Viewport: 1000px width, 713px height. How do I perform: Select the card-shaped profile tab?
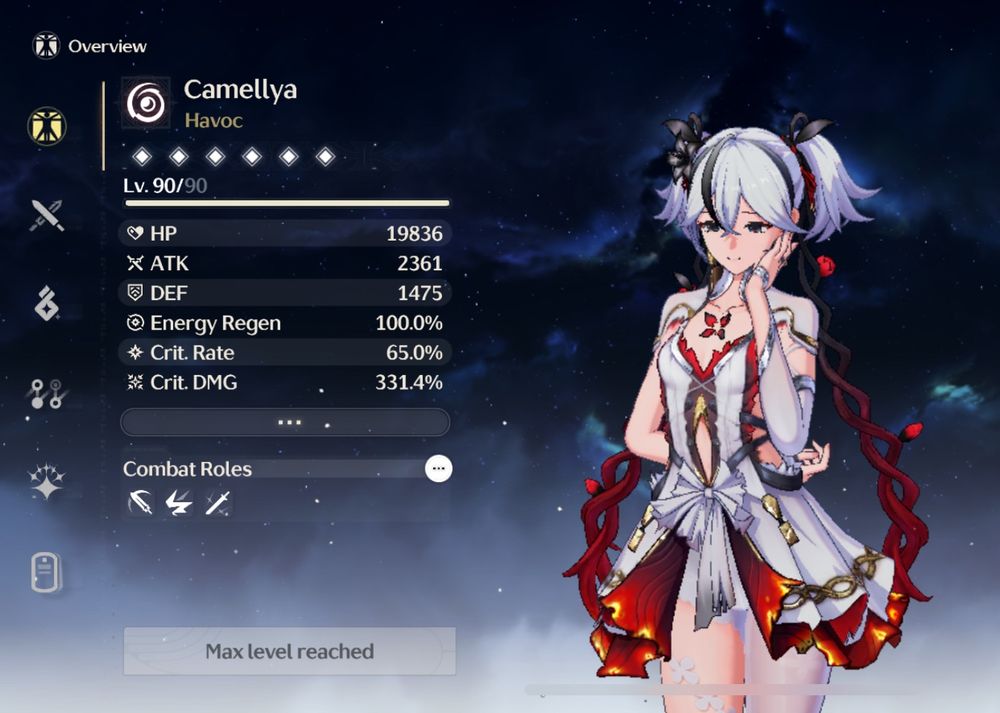(x=46, y=572)
